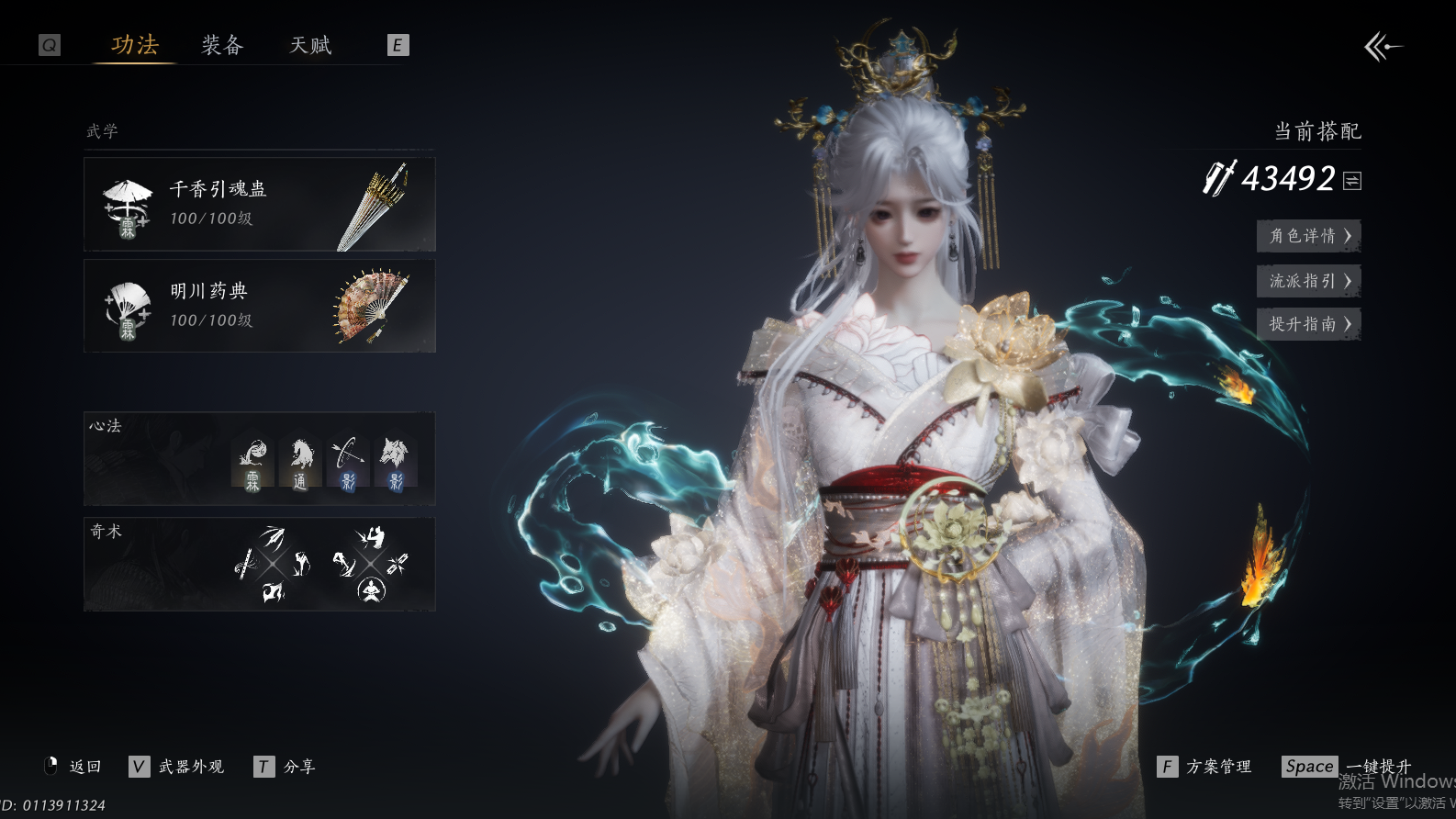Viewport: 1456px width, 819px height.
Task: Select the 天赋 tab
Action: coord(310,45)
